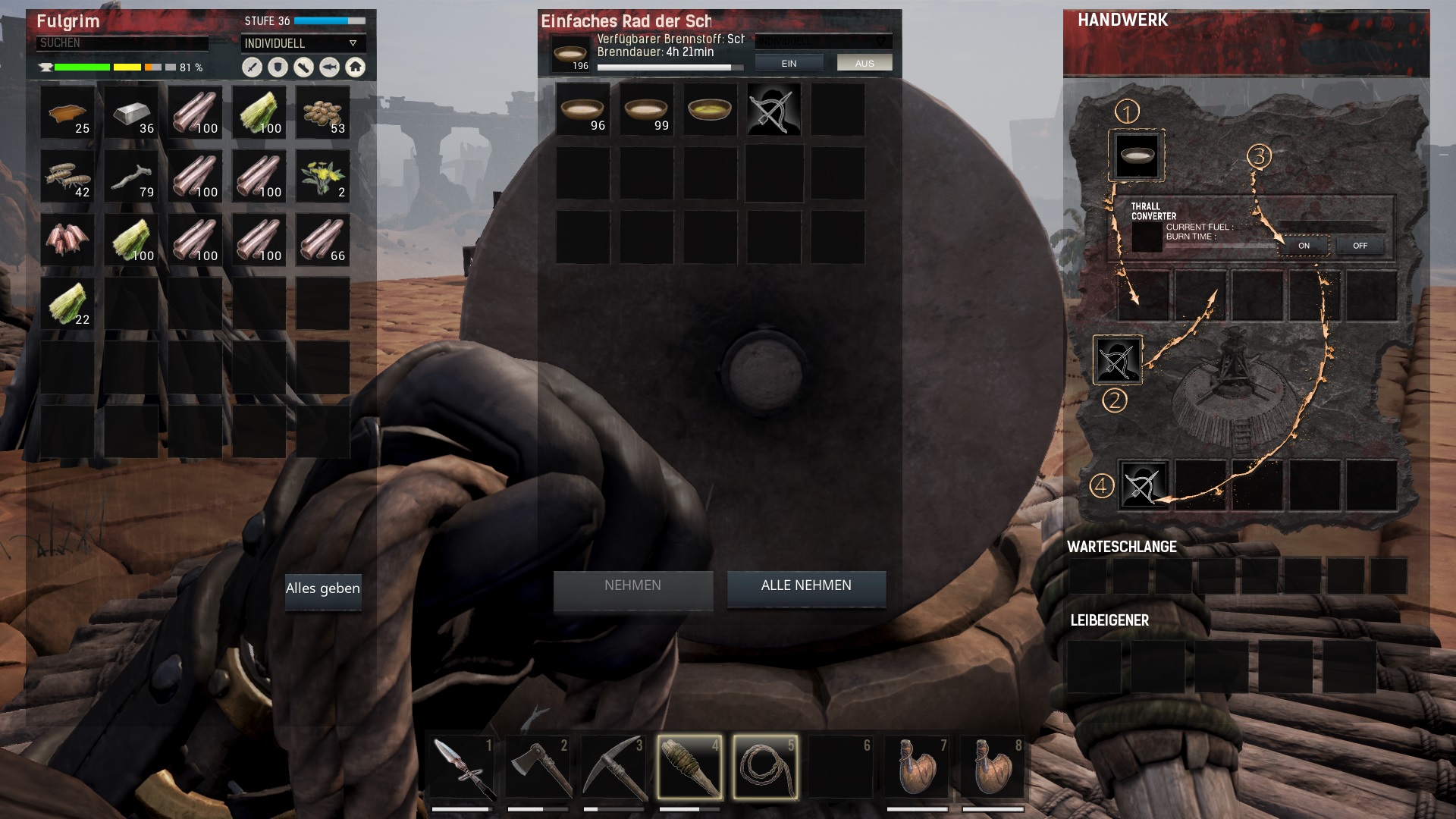Click the NEHMEN button

(x=632, y=586)
